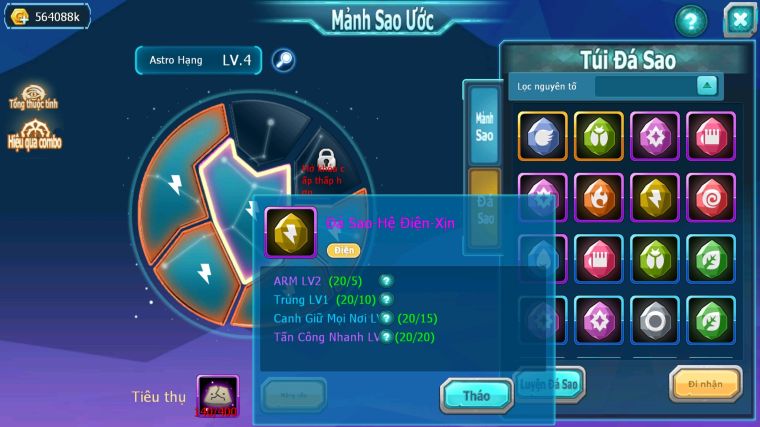This screenshot has width=760, height=427.
Task: Open the Luyện Đá Sao button
Action: click(549, 384)
